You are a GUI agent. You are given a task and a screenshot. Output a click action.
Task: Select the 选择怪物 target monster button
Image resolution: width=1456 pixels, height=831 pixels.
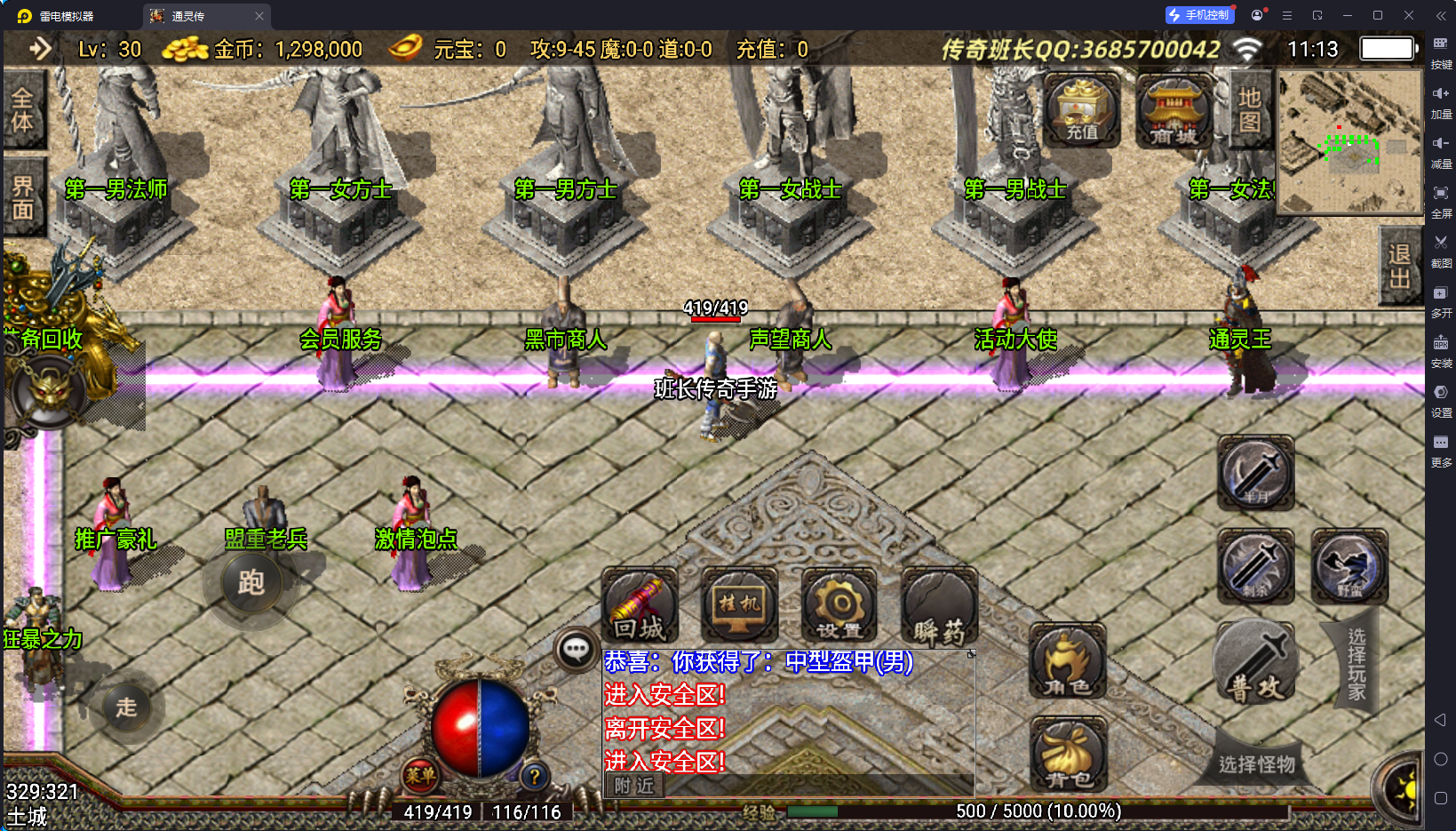point(1256,763)
